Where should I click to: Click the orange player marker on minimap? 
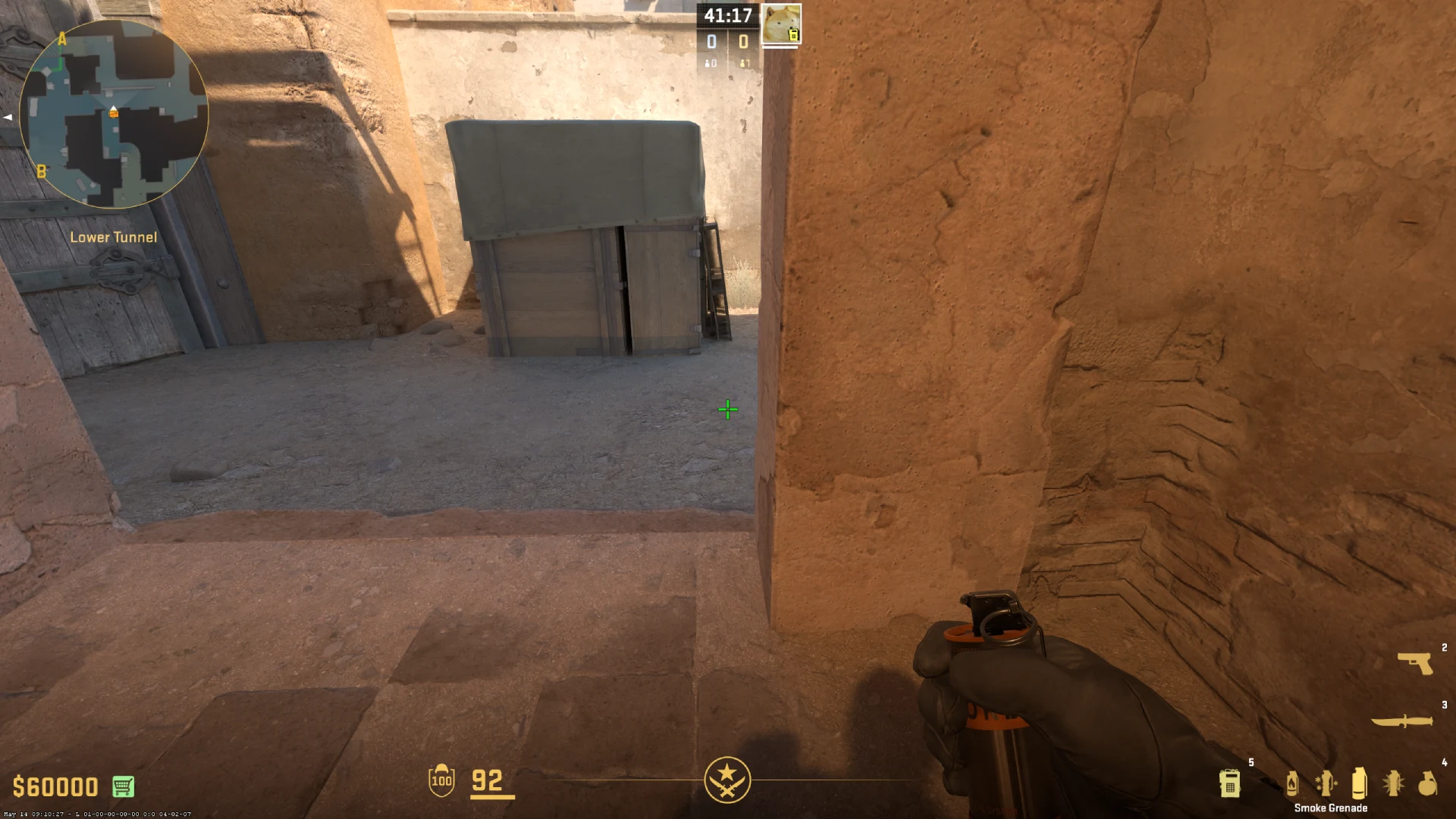112,112
